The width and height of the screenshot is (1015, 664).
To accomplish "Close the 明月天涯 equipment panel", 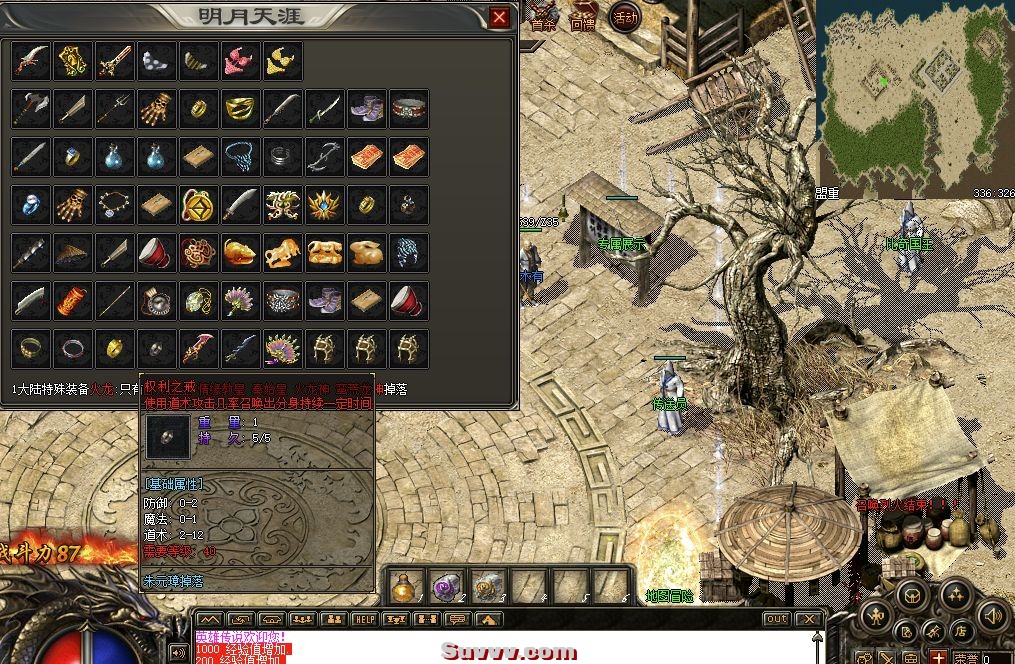I will [500, 17].
